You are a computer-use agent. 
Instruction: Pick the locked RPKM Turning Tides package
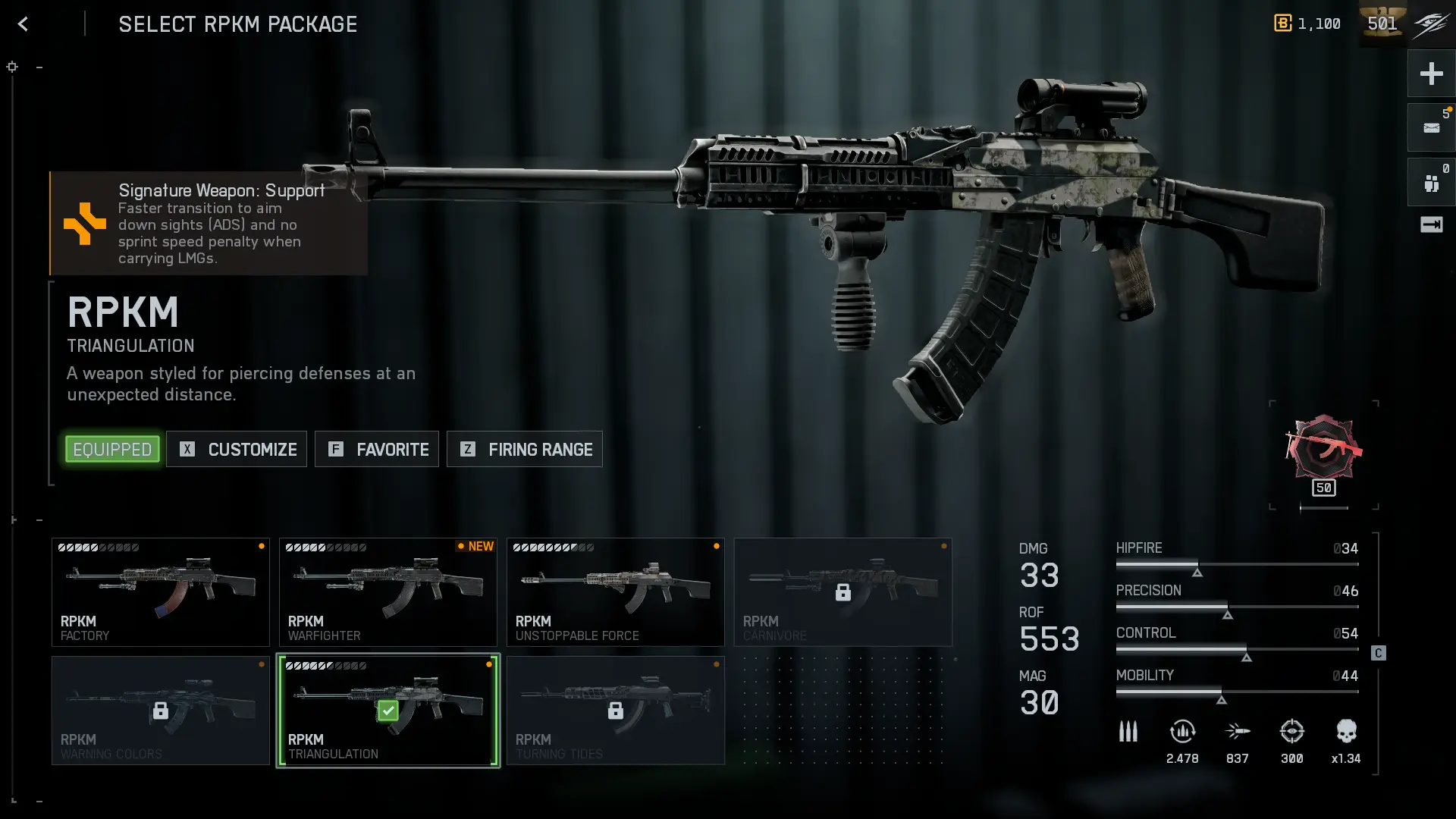(x=616, y=711)
